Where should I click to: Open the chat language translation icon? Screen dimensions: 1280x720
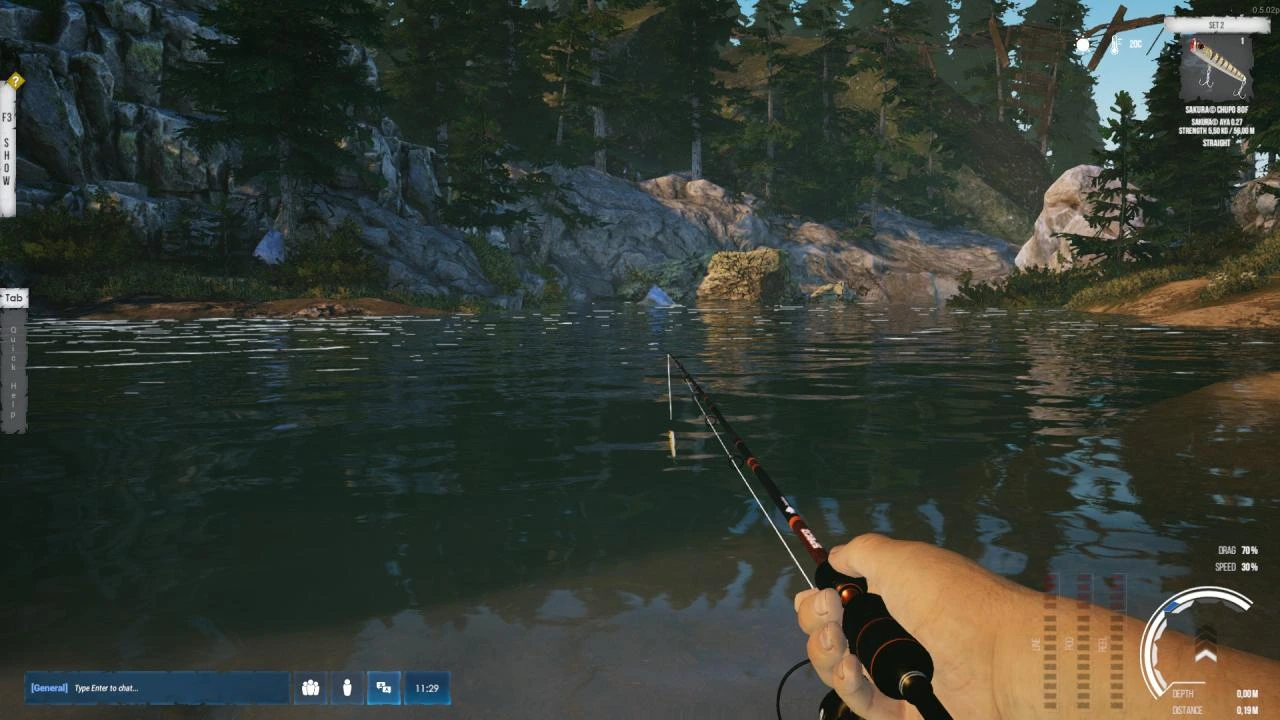[384, 687]
